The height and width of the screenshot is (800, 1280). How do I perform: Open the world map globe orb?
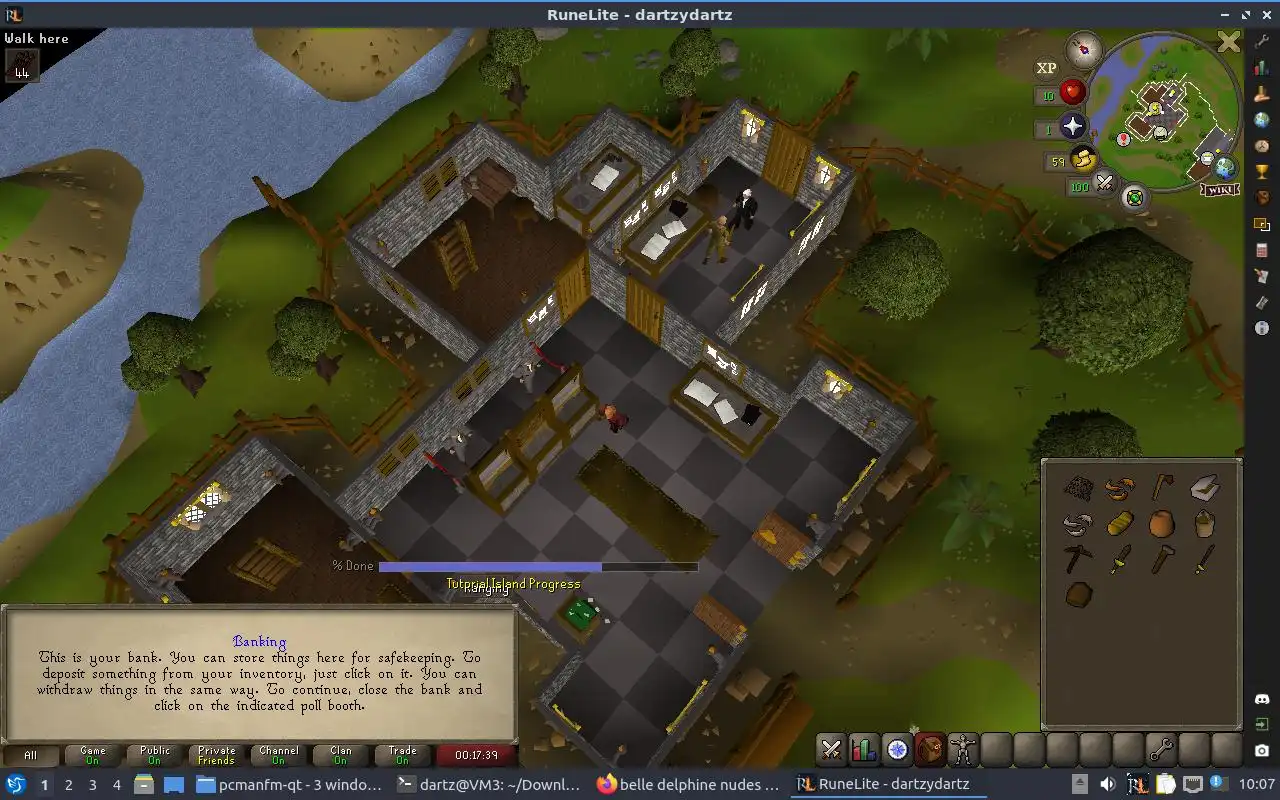coord(1225,167)
